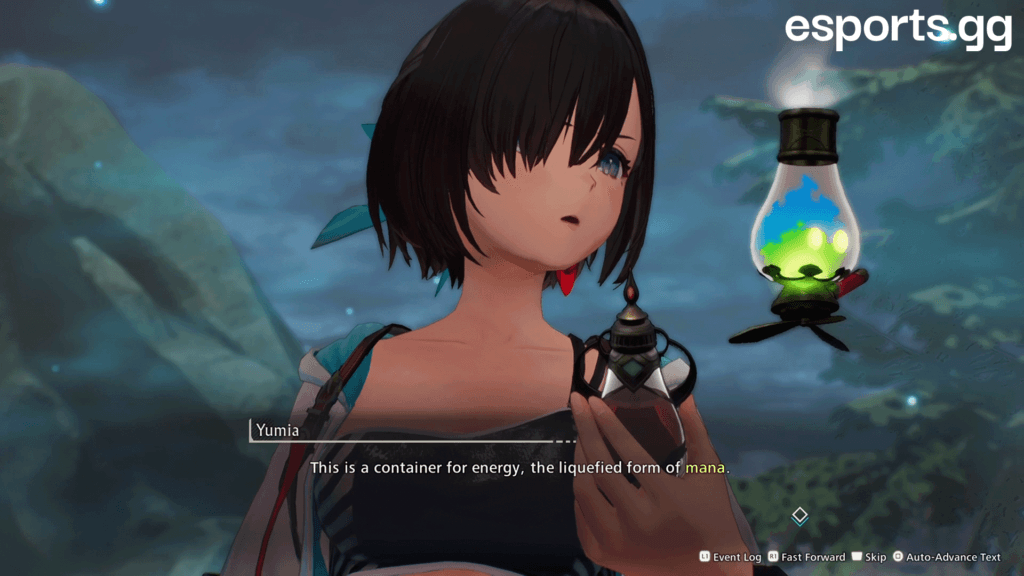Image resolution: width=1024 pixels, height=576 pixels.
Task: Click the diamond dialogue continue indicator
Action: 799,516
